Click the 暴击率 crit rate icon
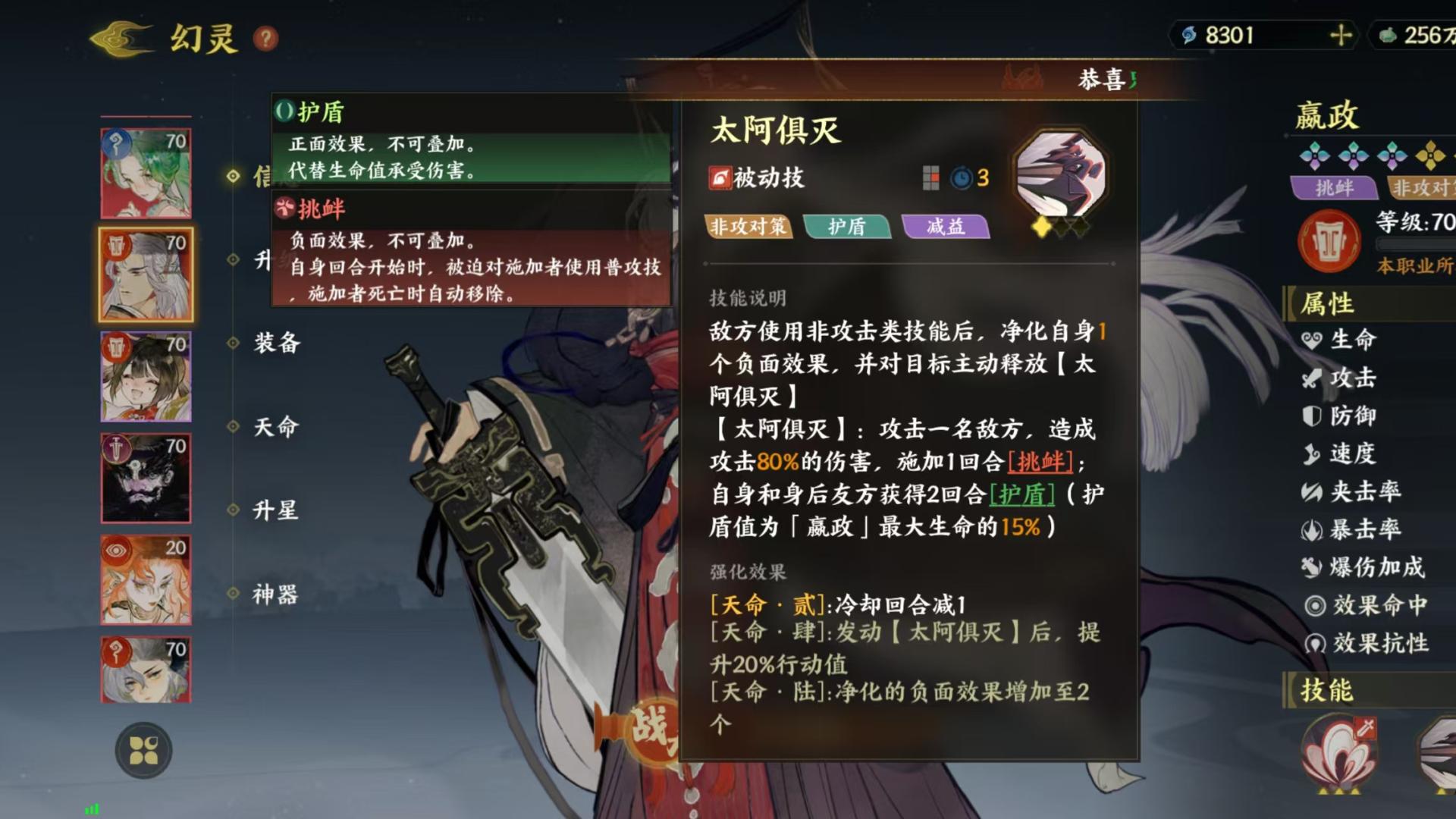 click(x=1312, y=531)
